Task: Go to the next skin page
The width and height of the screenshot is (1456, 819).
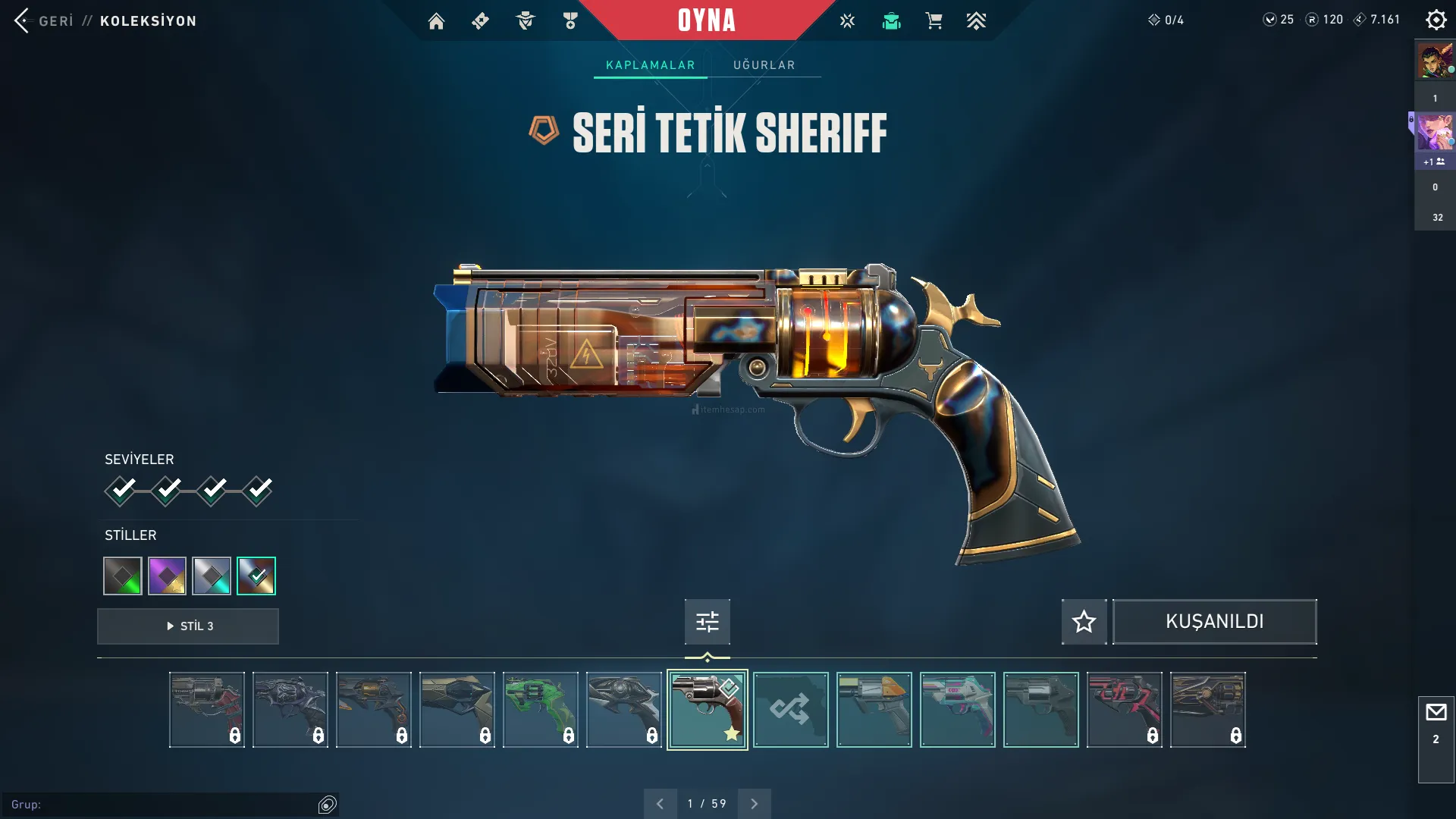Action: click(x=754, y=804)
